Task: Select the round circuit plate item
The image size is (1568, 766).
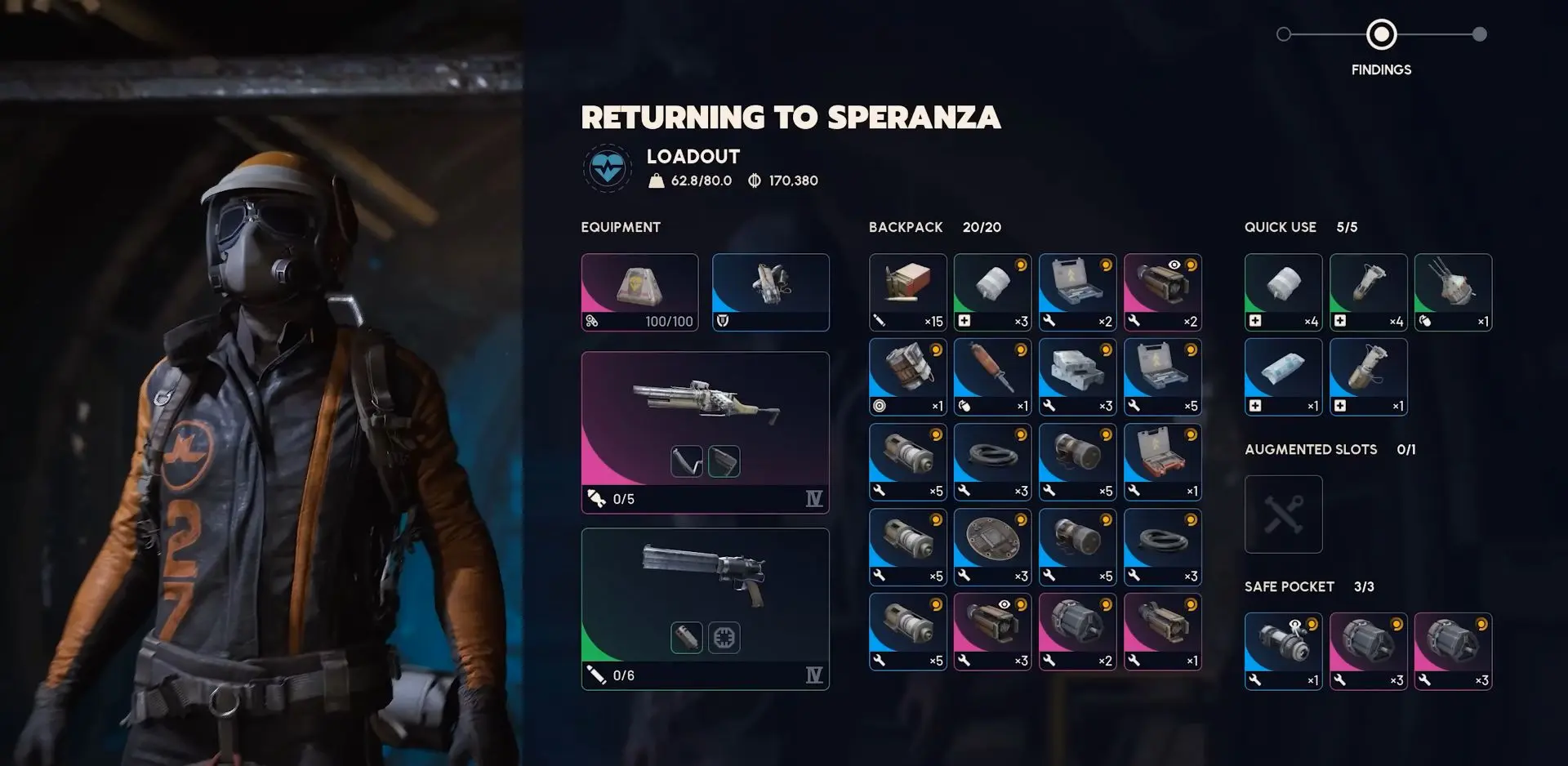Action: pyautogui.click(x=992, y=546)
